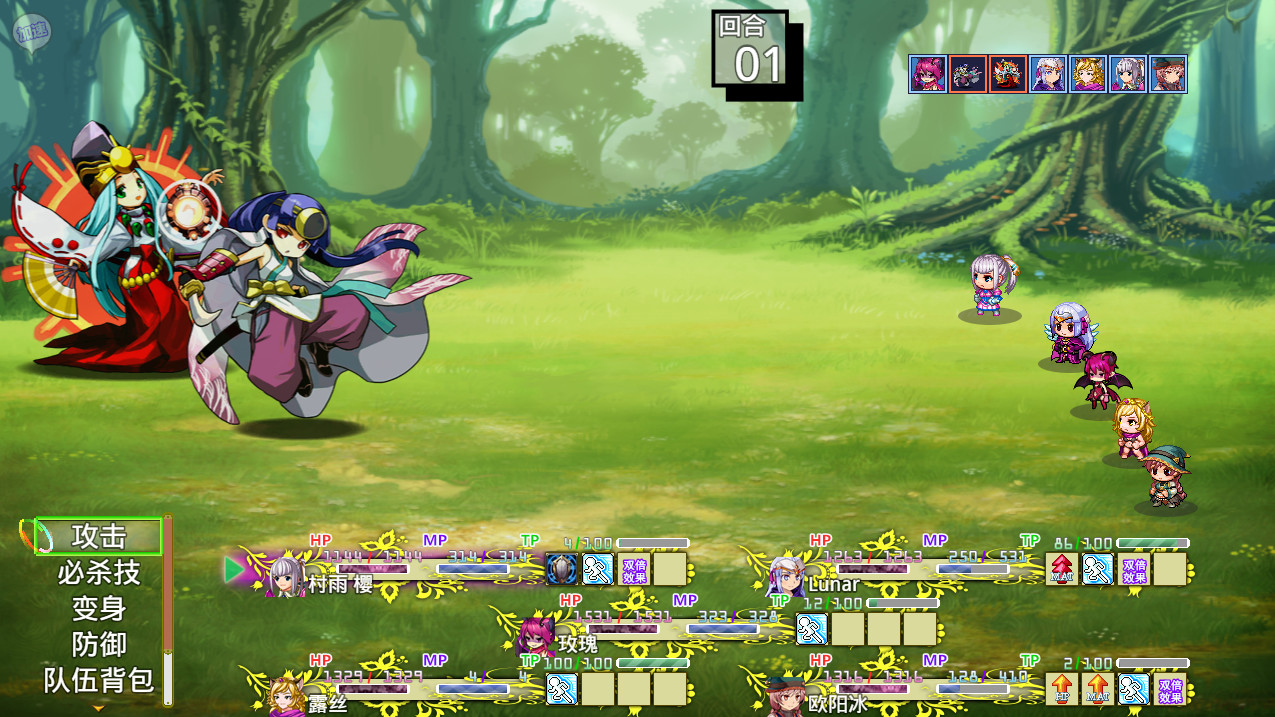The width and height of the screenshot is (1275, 717).
Task: Choose the 防御 defend command
Action: [x=98, y=644]
